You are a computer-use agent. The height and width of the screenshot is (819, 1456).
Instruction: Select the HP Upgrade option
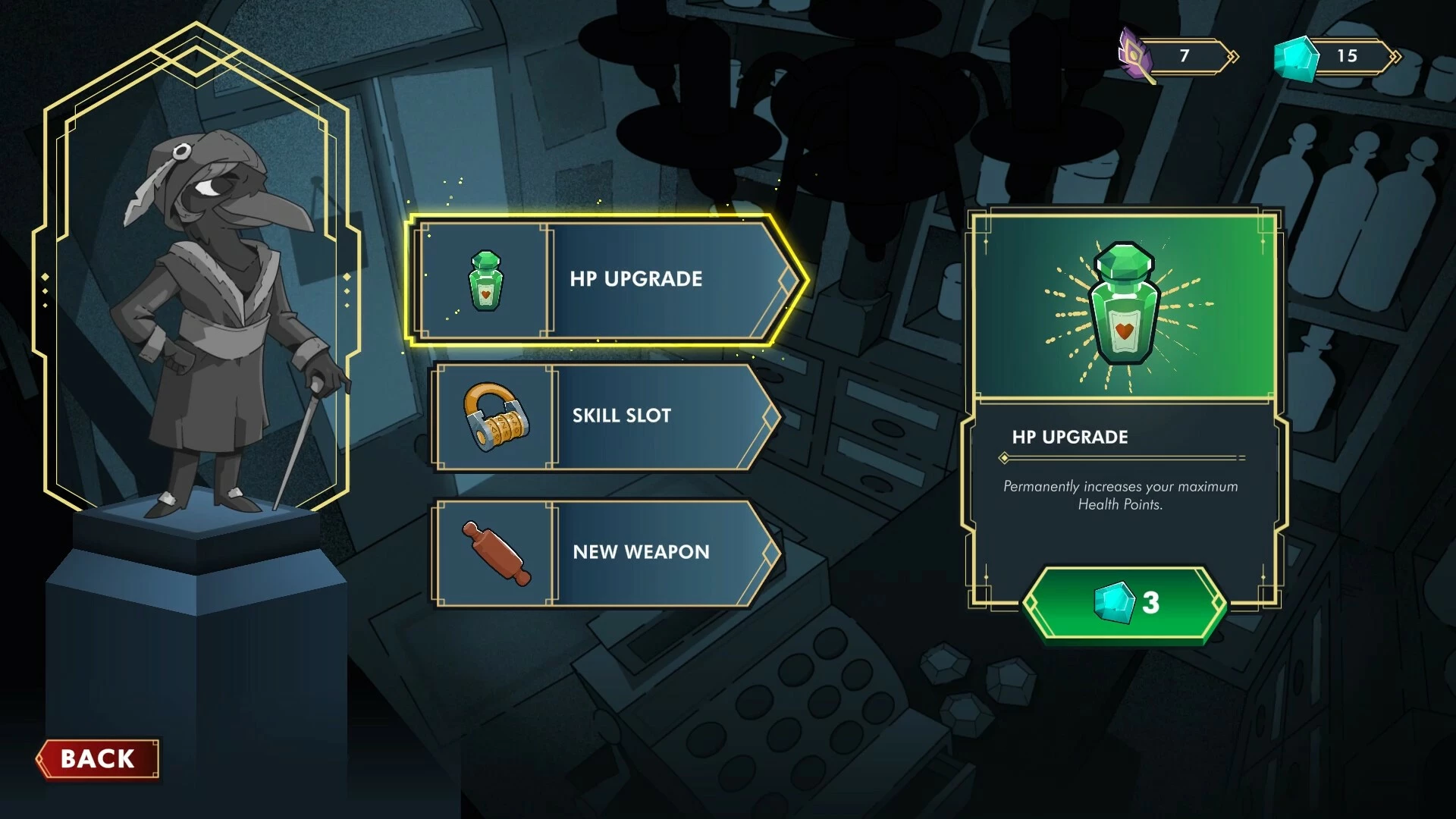click(x=607, y=280)
